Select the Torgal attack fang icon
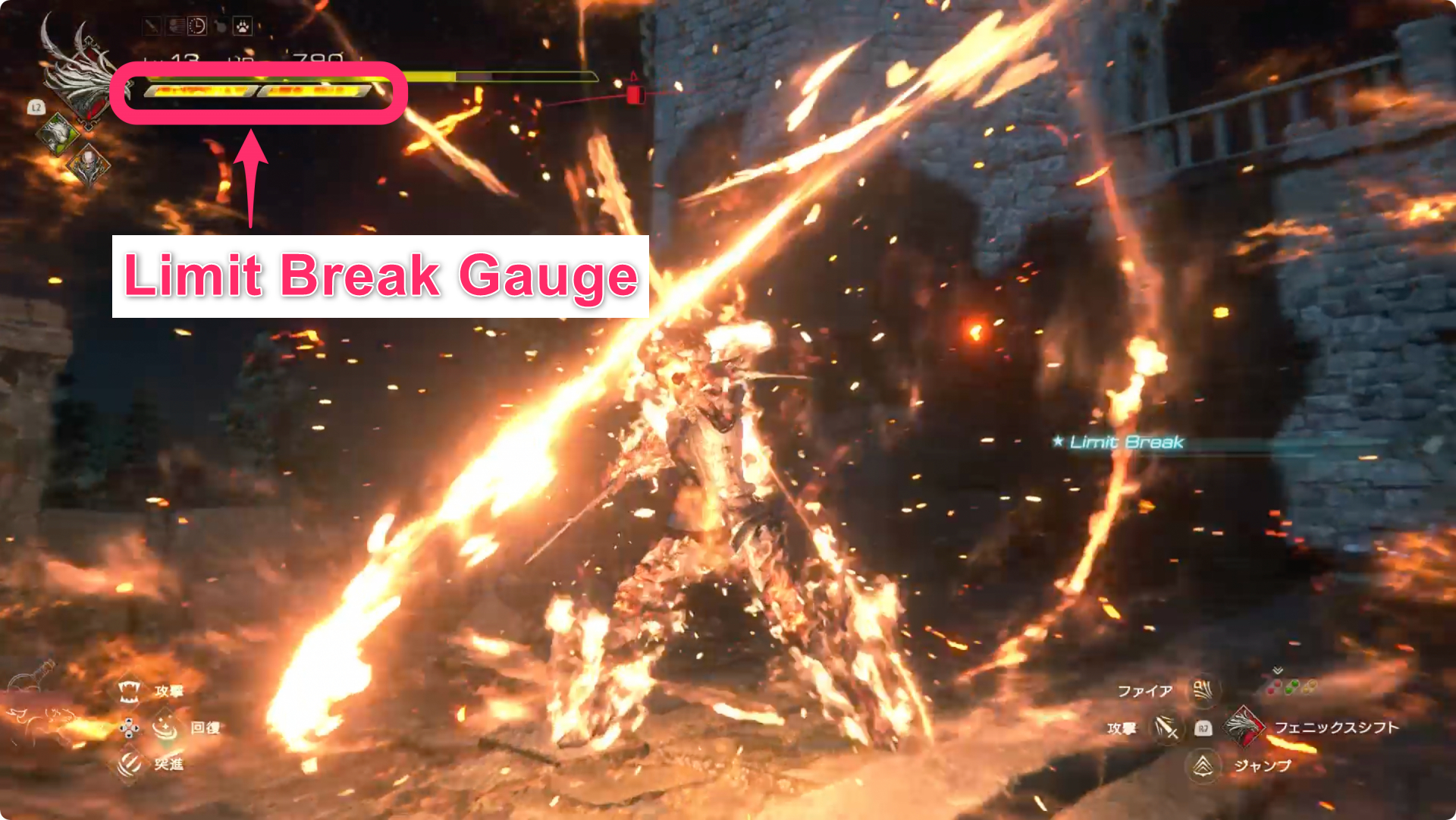This screenshot has width=1456, height=820. pos(129,692)
